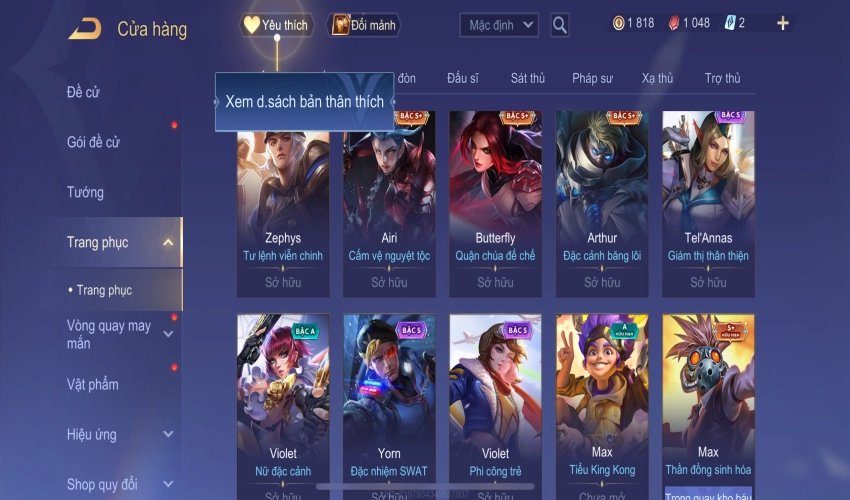The image size is (850, 500).
Task: Choose the Trợ thủ tab
Action: pyautogui.click(x=722, y=79)
